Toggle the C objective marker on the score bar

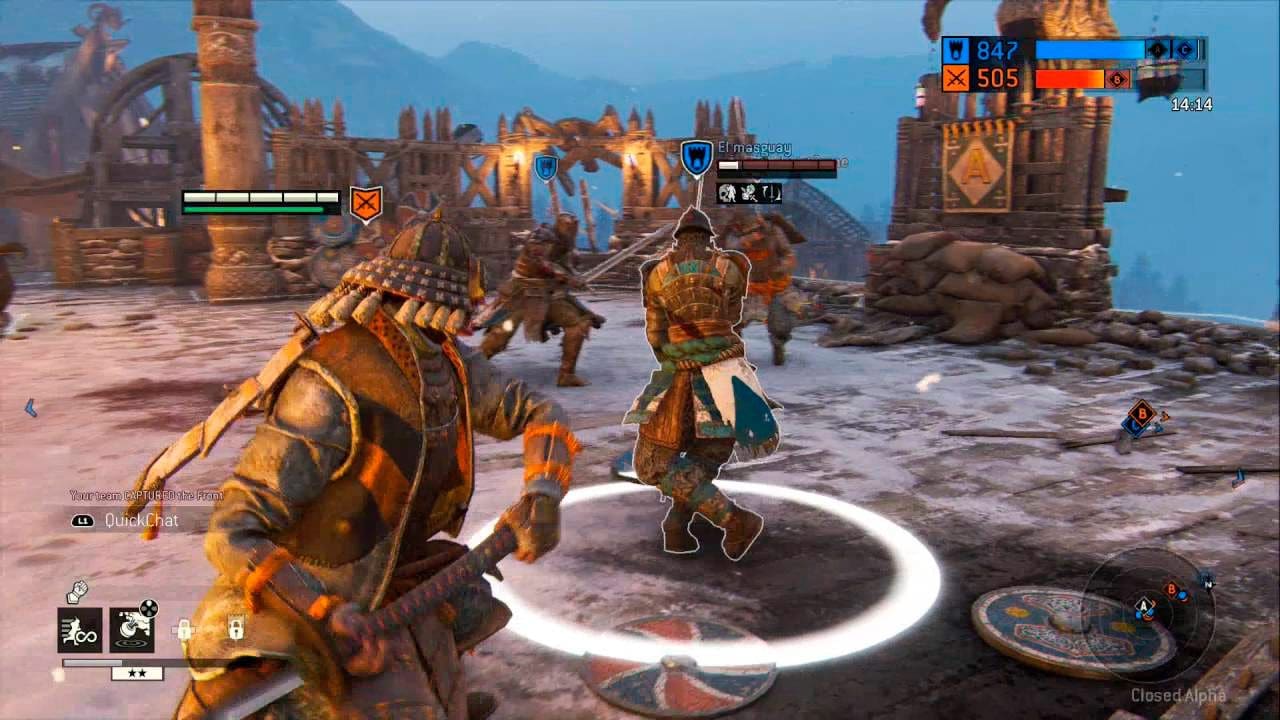pyautogui.click(x=1184, y=50)
